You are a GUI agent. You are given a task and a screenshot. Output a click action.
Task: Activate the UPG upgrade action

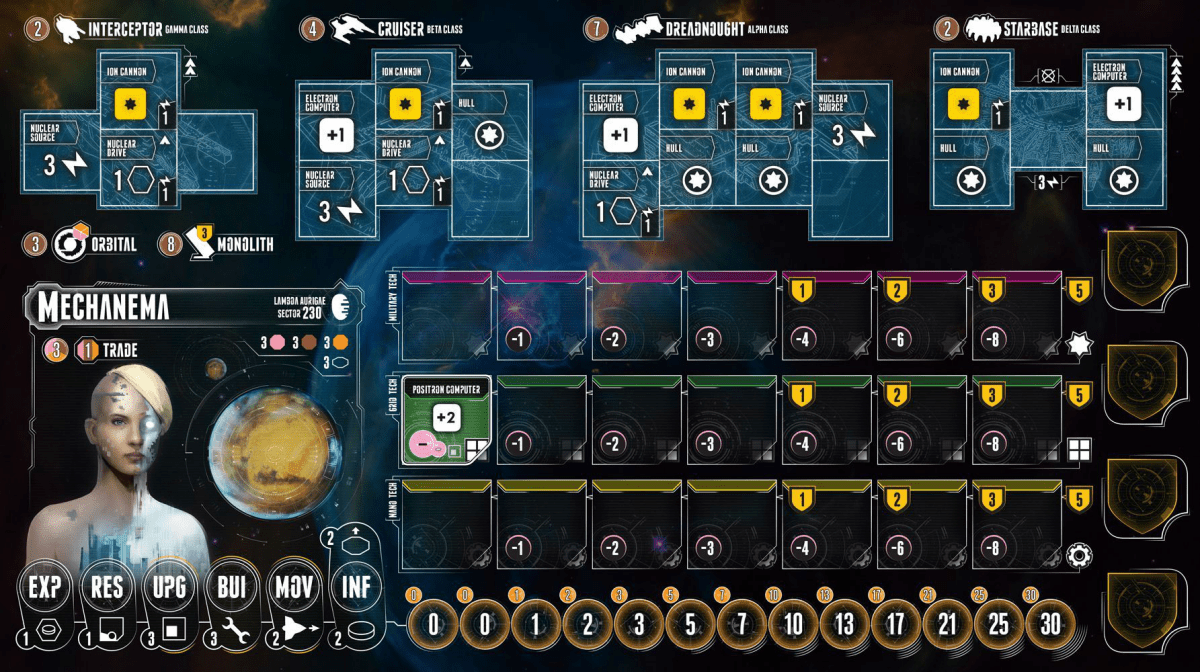pyautogui.click(x=168, y=587)
